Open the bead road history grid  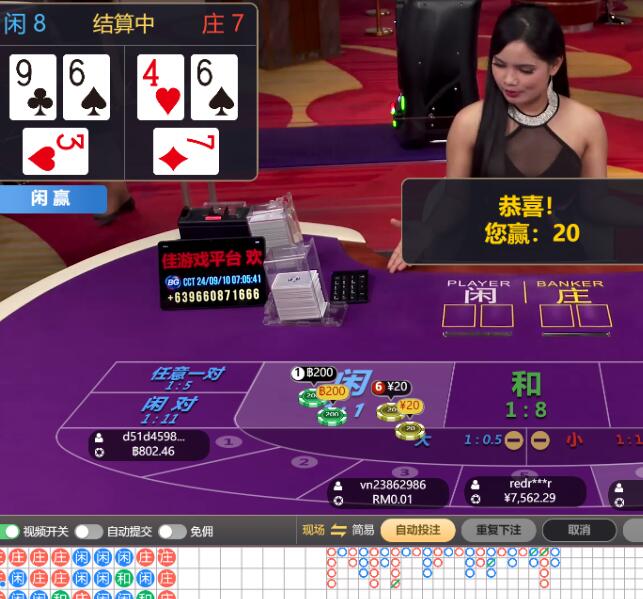88,573
